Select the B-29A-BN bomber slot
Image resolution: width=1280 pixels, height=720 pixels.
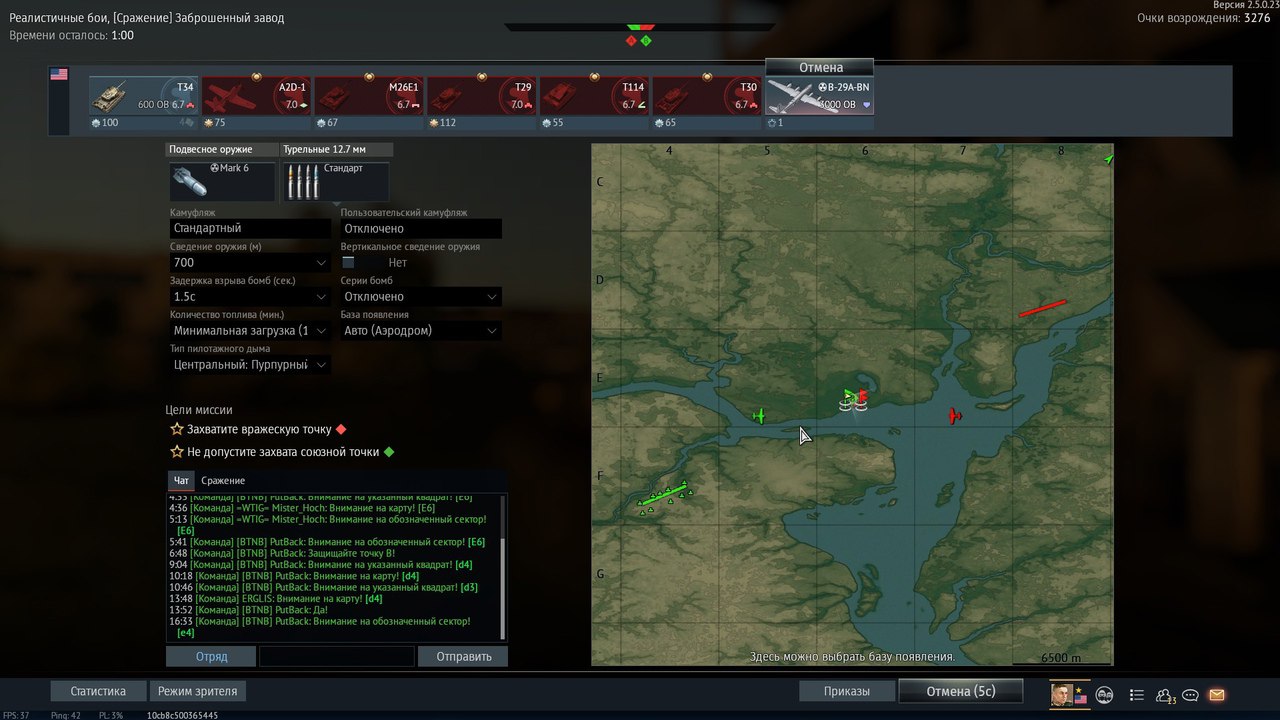(x=819, y=97)
